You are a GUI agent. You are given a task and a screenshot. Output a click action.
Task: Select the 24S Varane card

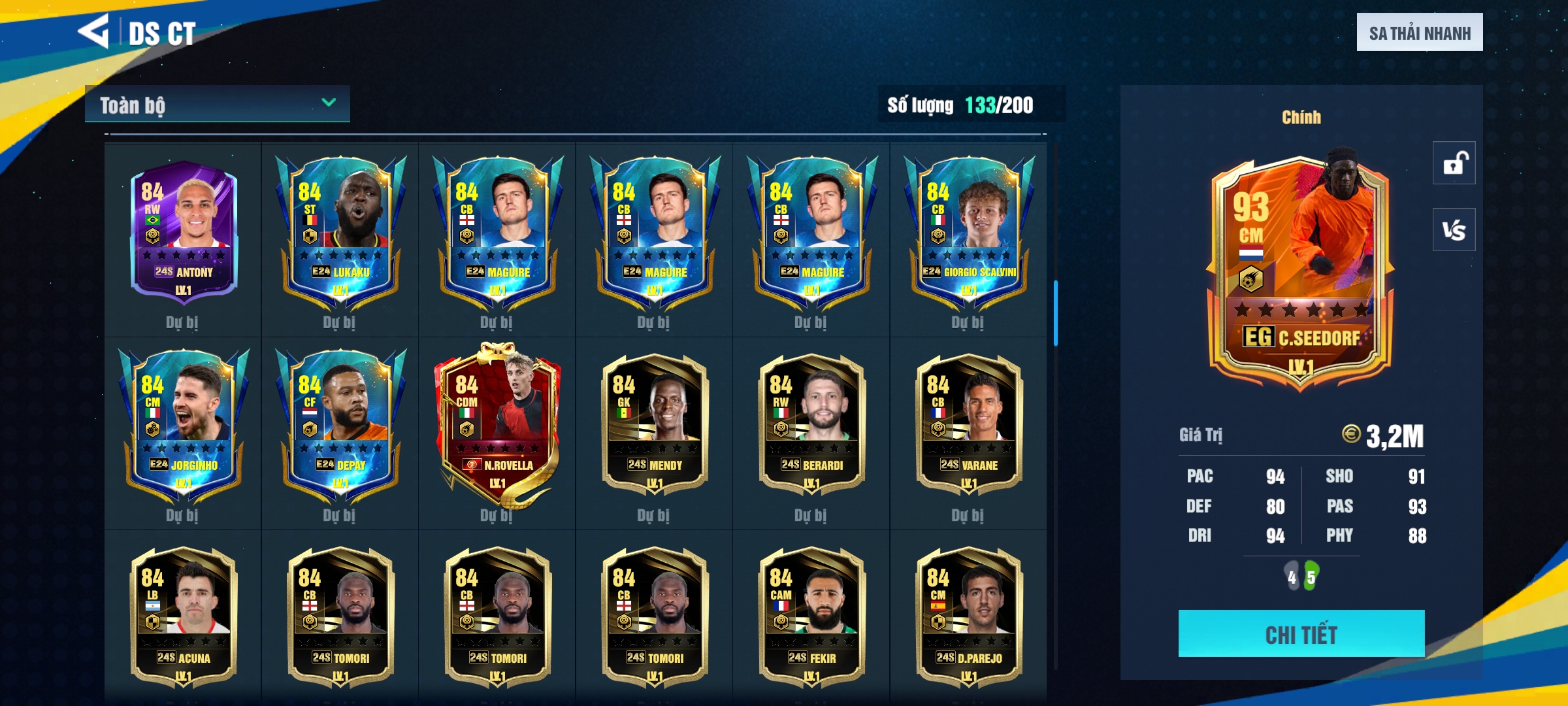[x=969, y=425]
